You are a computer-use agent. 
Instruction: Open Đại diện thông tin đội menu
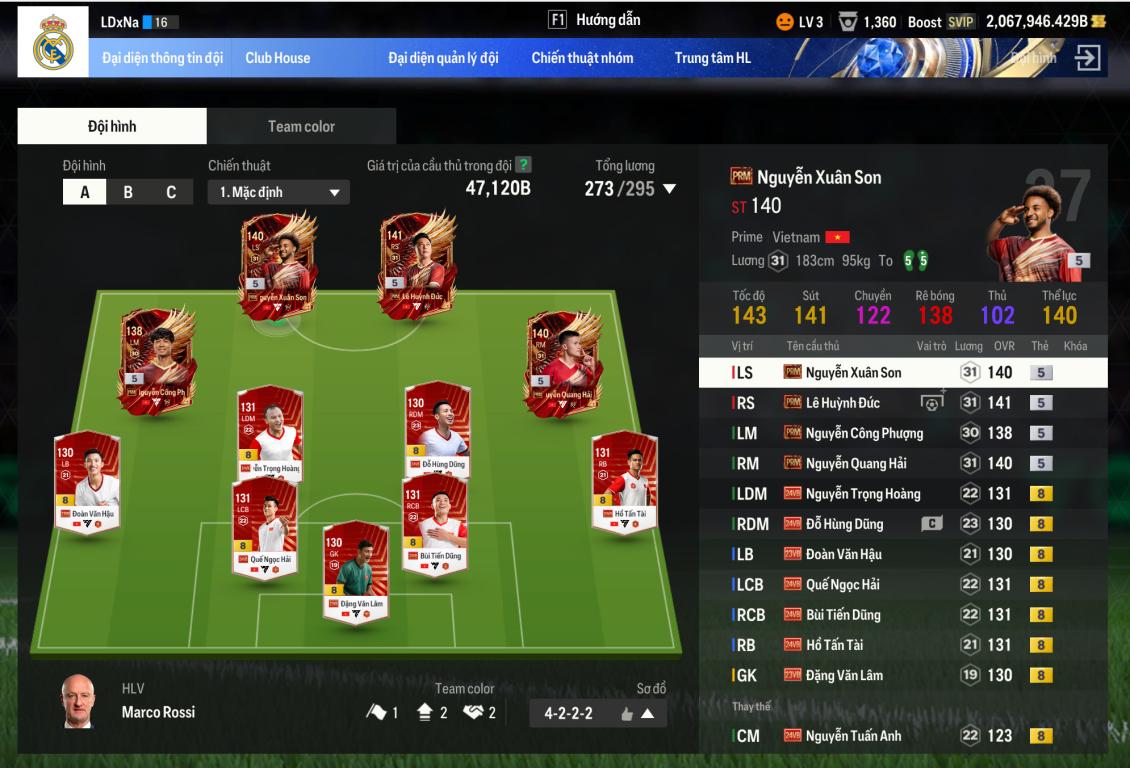(x=162, y=58)
